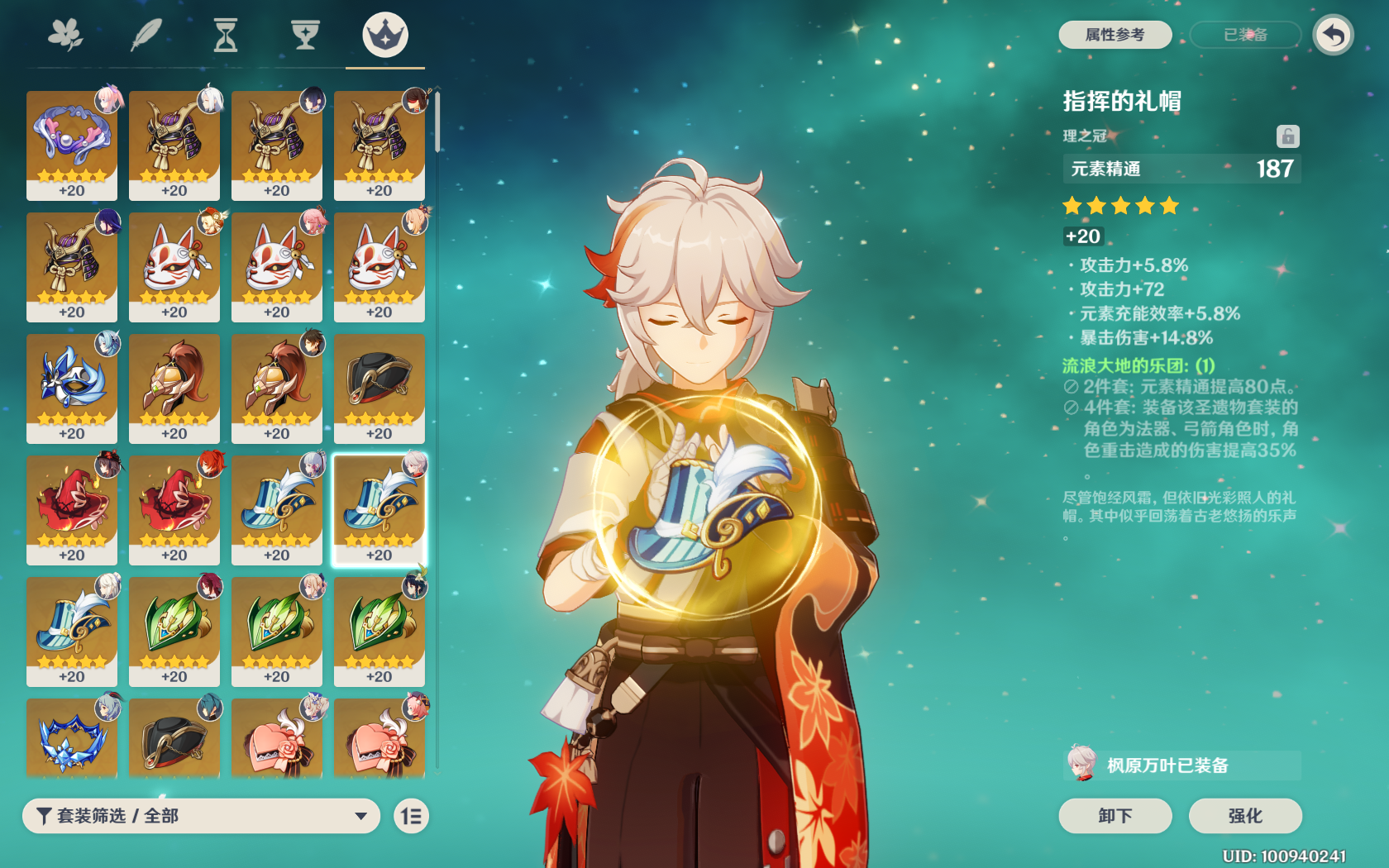Enhance the artifact with 强化 button
The image size is (1389, 868).
click(1244, 816)
